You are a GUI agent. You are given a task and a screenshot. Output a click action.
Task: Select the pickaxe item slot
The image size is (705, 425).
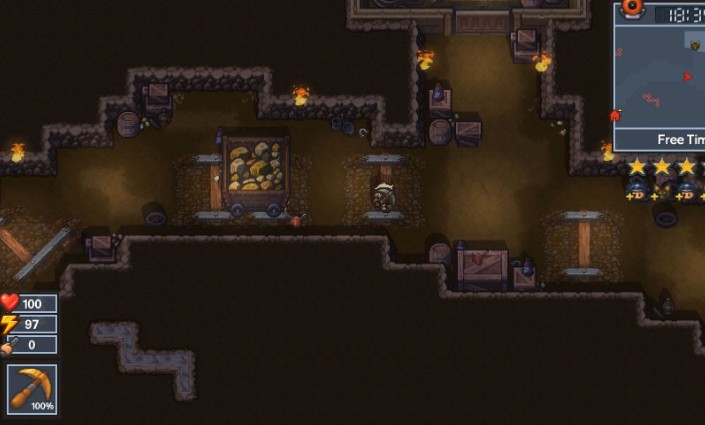[x=32, y=389]
